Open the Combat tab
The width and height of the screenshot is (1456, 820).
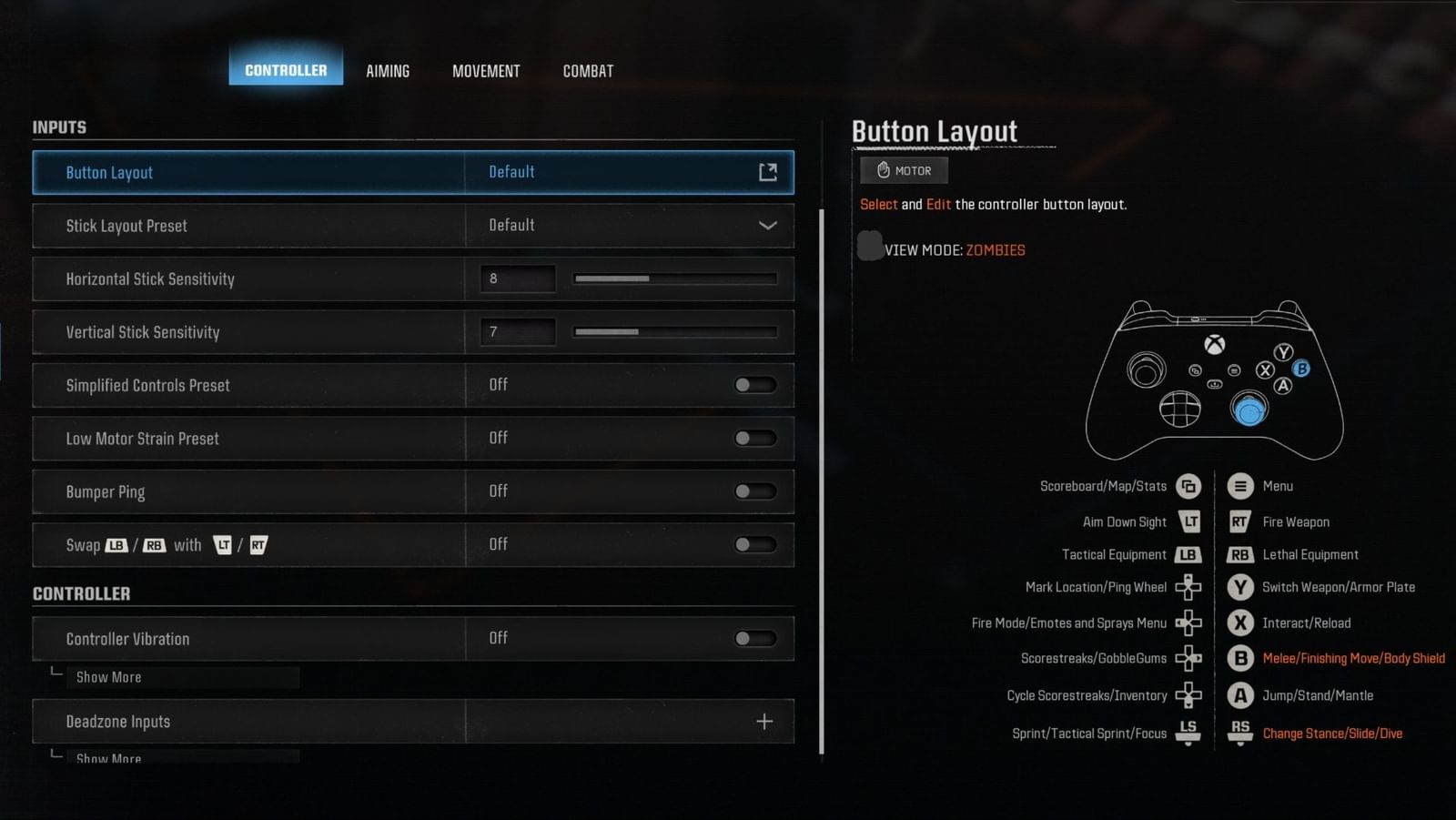point(587,71)
